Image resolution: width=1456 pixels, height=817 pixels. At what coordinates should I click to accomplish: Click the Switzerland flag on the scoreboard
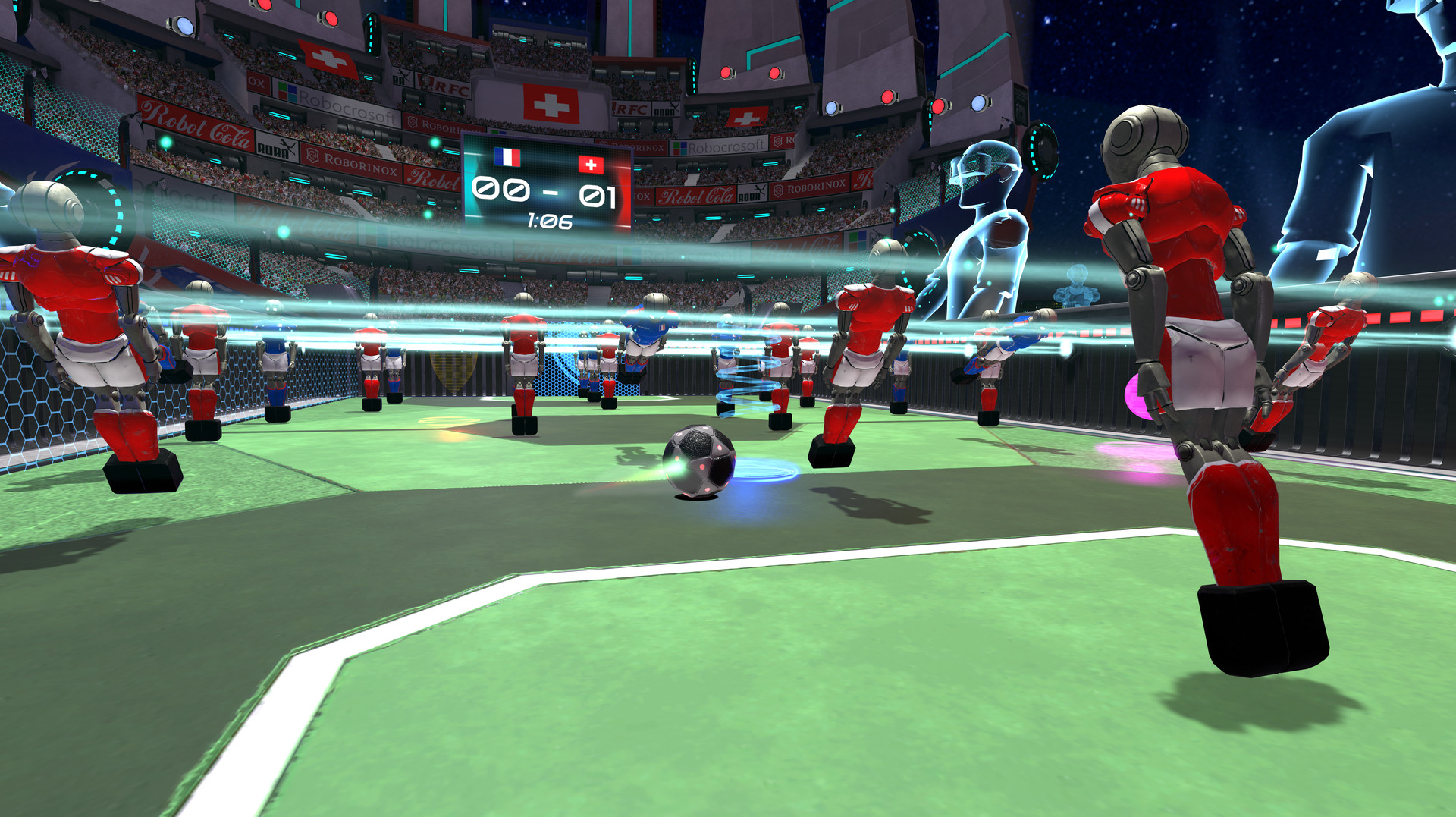pos(591,165)
